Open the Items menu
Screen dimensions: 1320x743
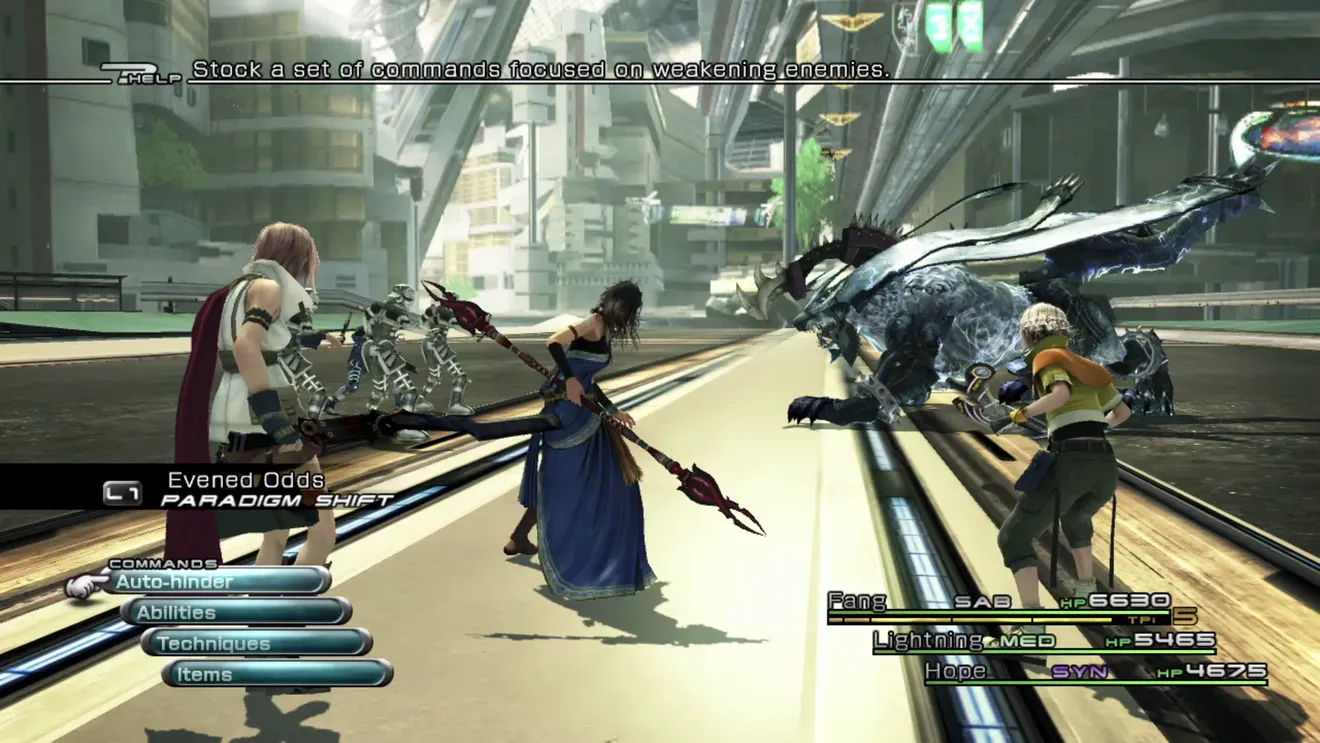click(278, 674)
